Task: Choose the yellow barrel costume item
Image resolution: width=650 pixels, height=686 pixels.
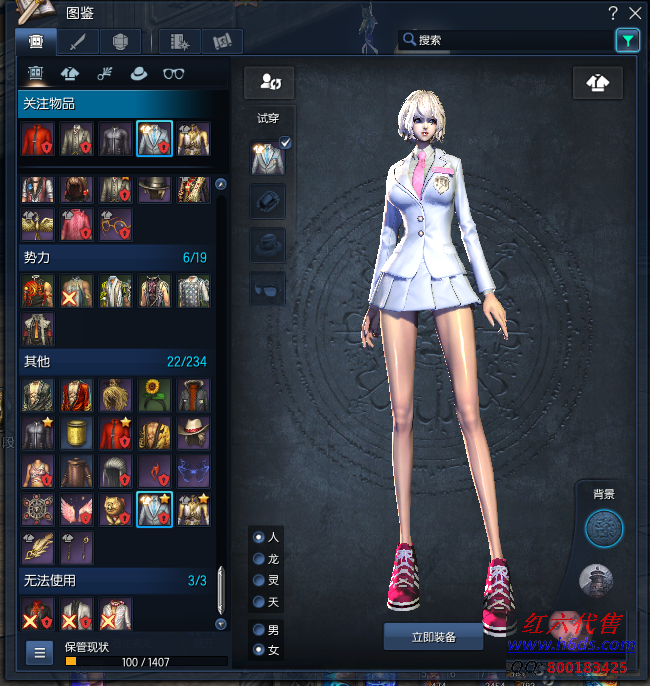Action: [76, 432]
